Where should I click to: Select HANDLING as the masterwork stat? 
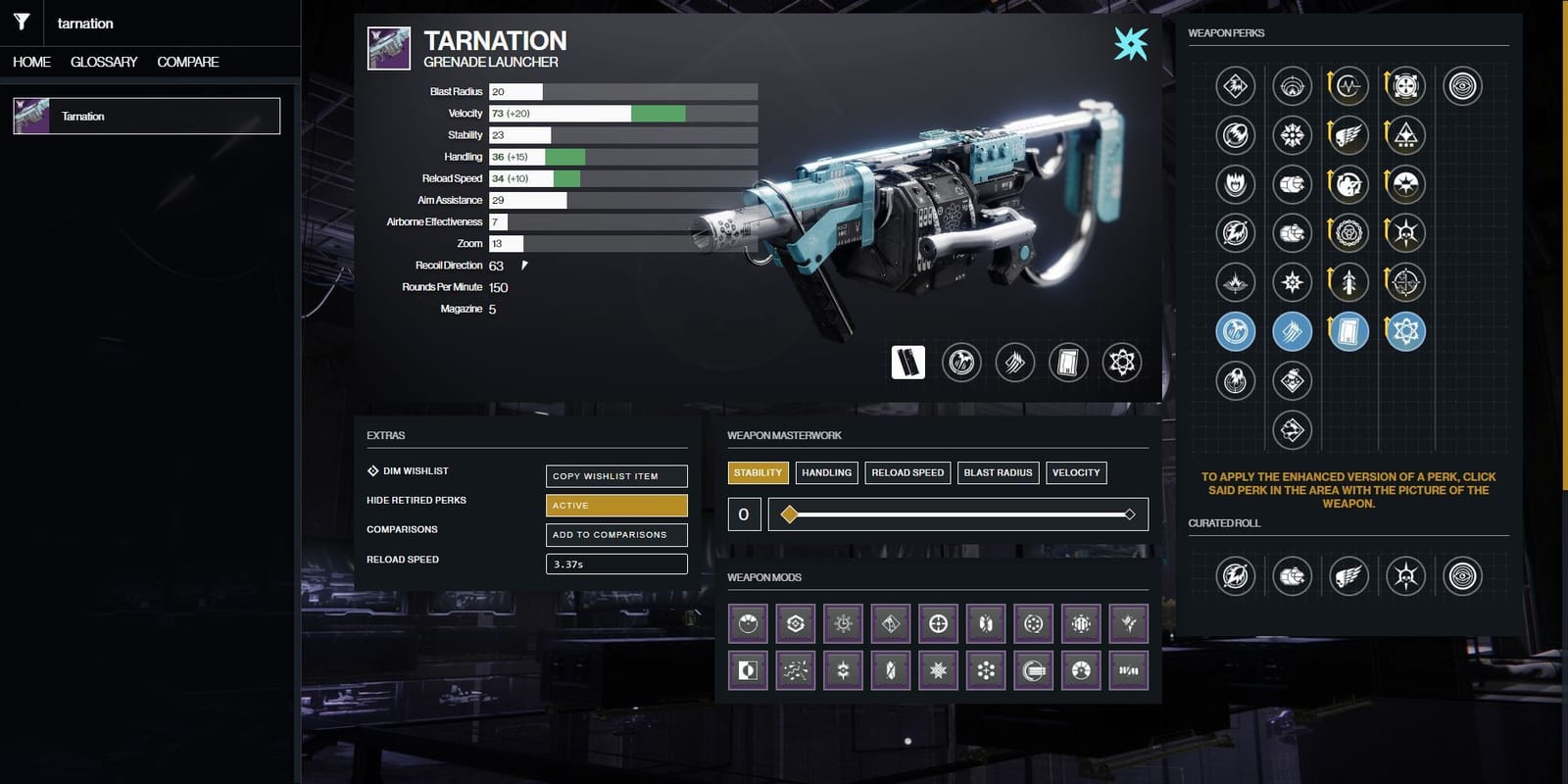826,472
